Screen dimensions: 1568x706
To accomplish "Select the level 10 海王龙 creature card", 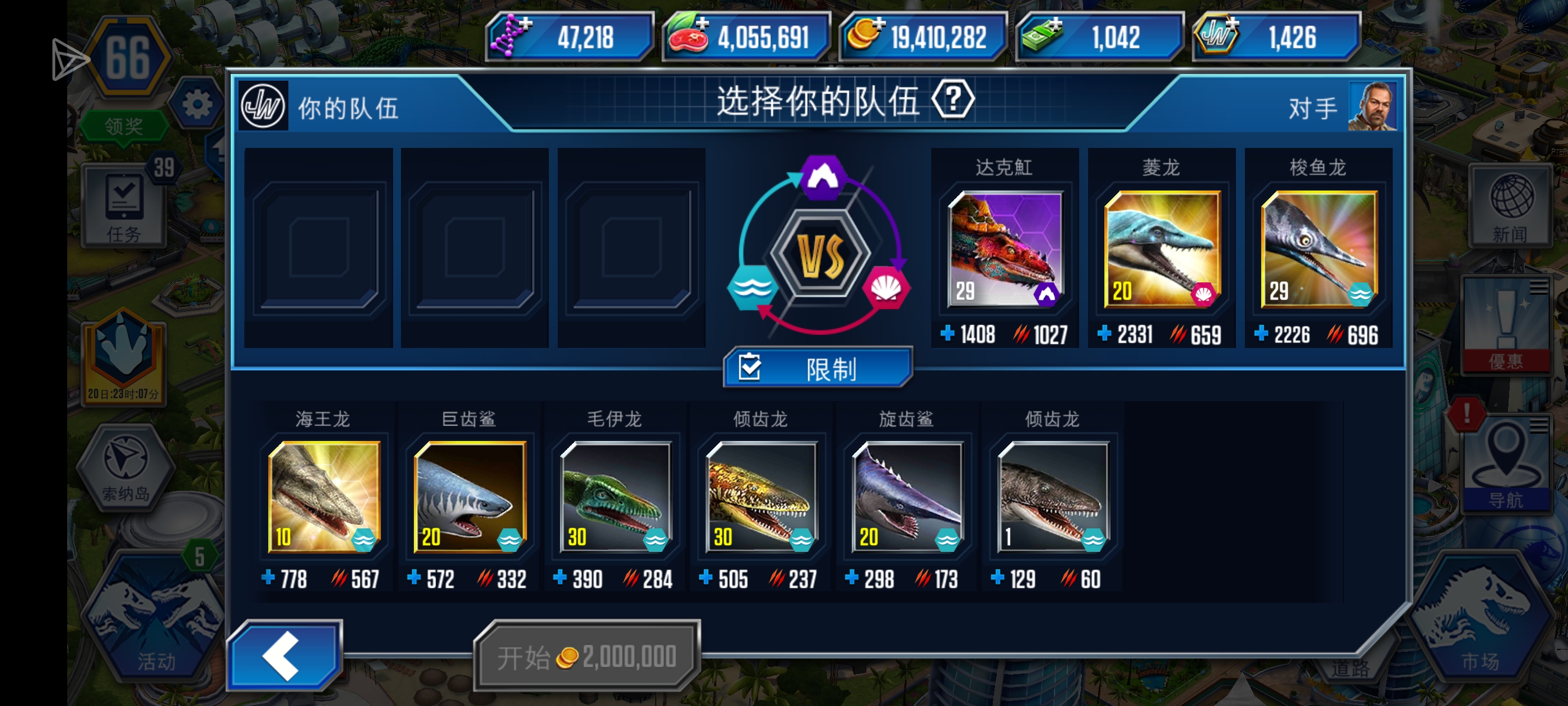I will [324, 497].
